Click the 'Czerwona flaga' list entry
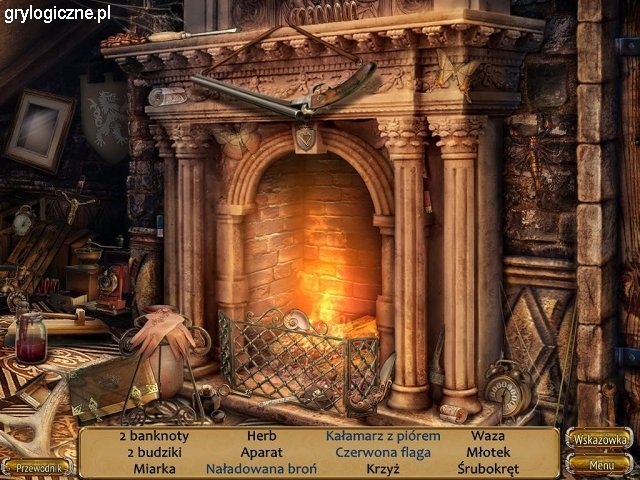The image size is (640, 480). pos(382,452)
